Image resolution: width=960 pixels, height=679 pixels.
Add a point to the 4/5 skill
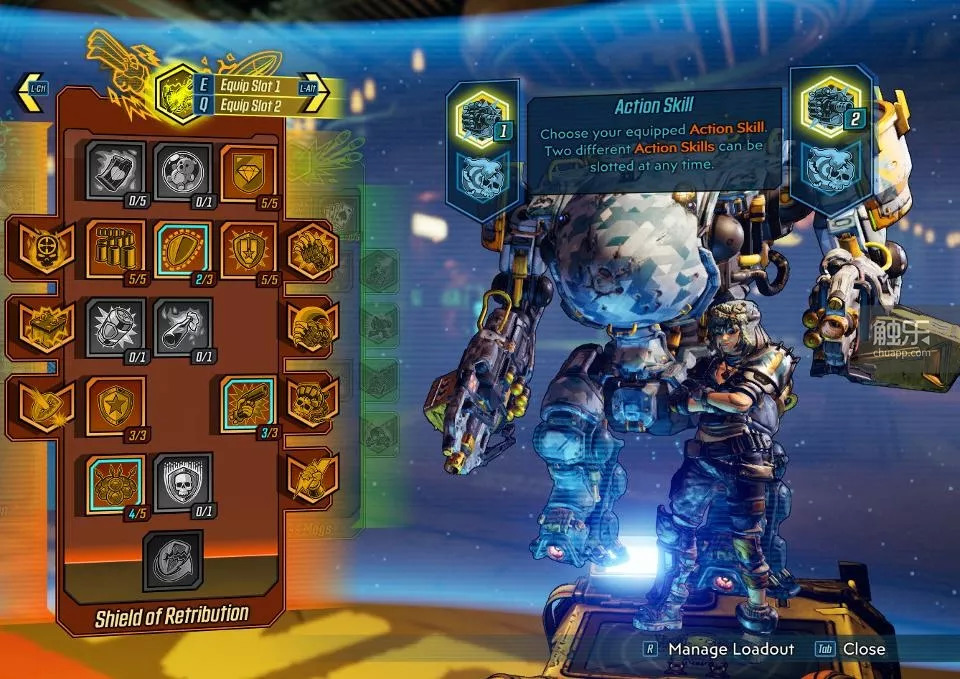click(x=115, y=482)
